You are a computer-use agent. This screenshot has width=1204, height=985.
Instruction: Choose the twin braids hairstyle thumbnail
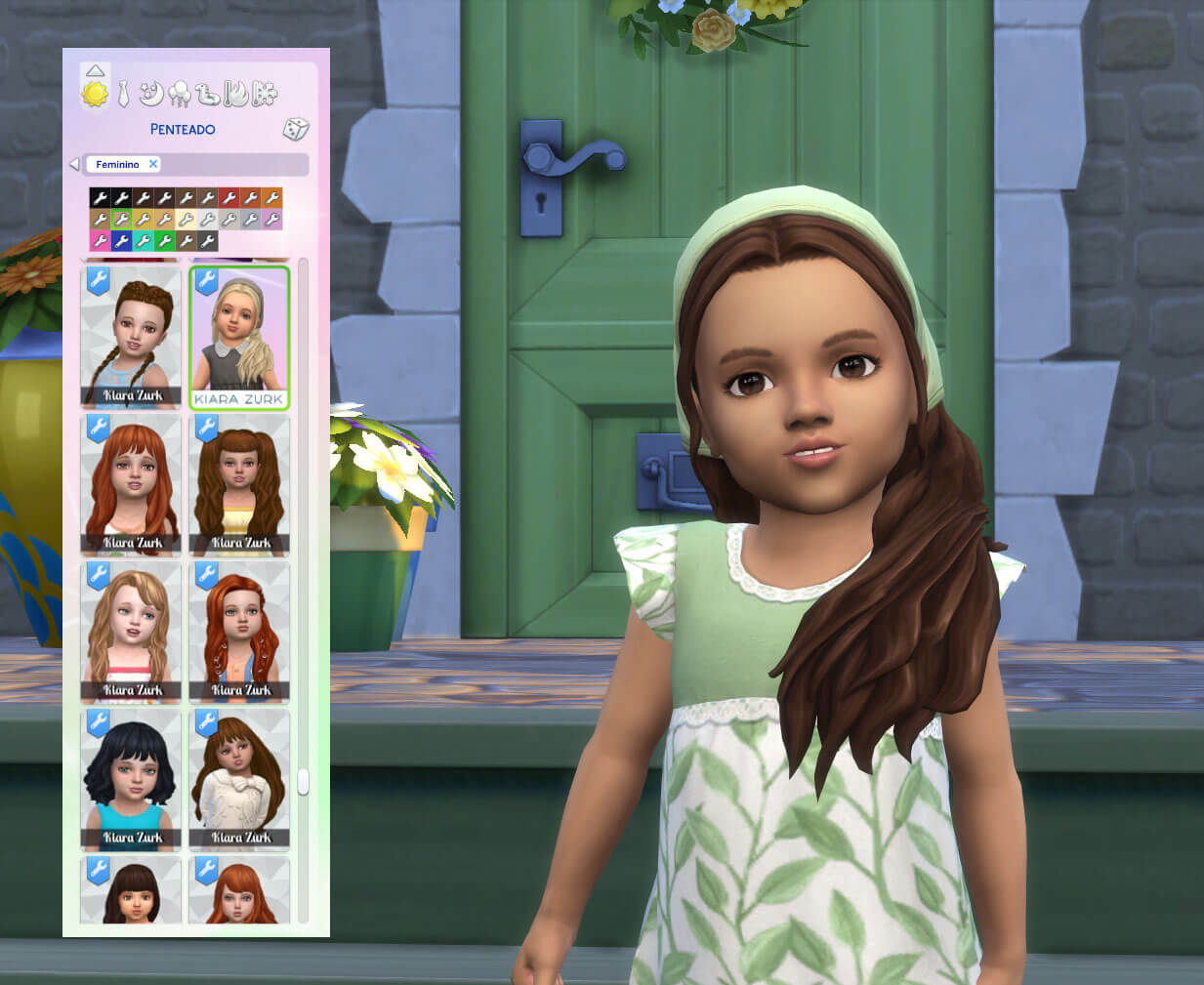tap(131, 337)
